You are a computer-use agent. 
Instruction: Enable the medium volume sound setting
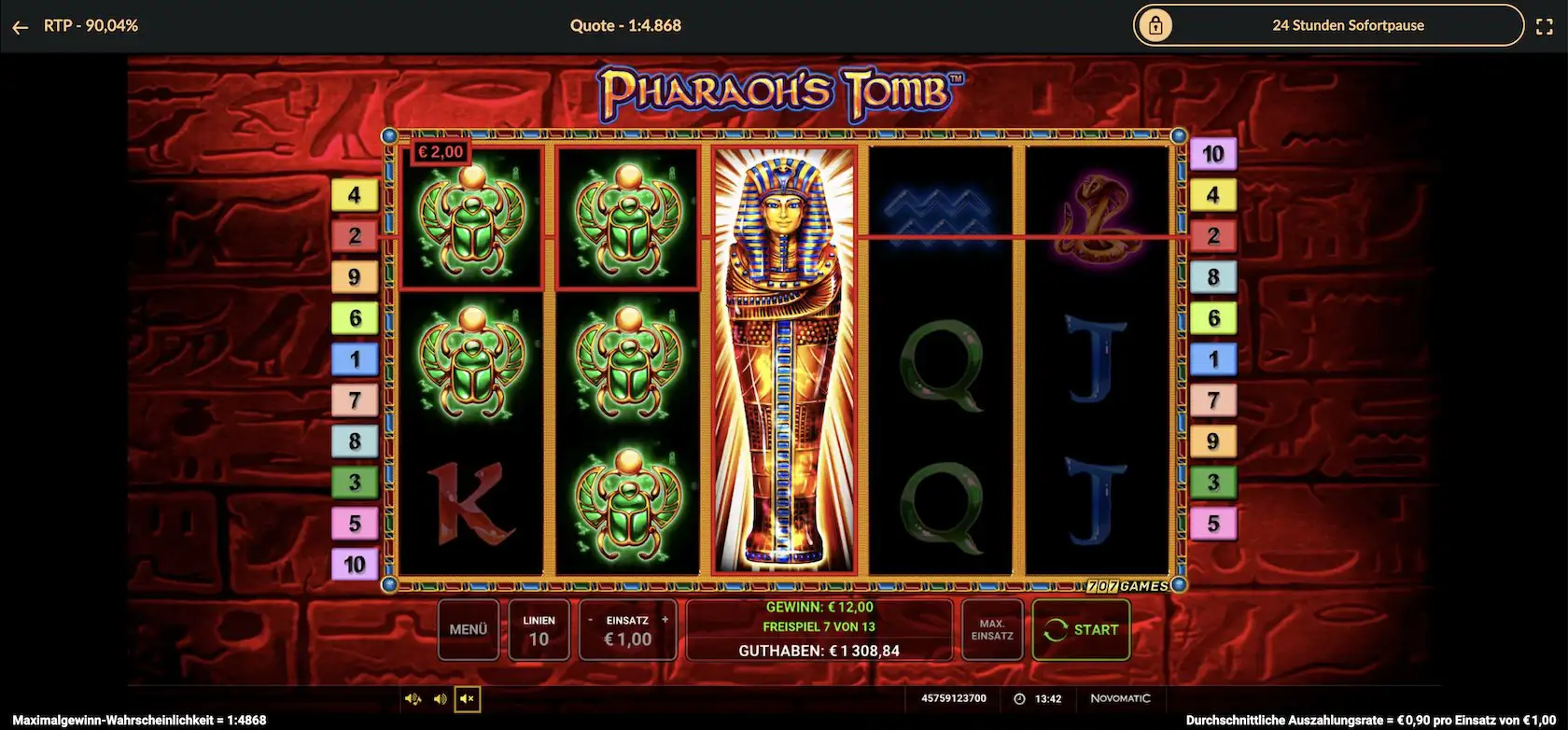point(439,698)
